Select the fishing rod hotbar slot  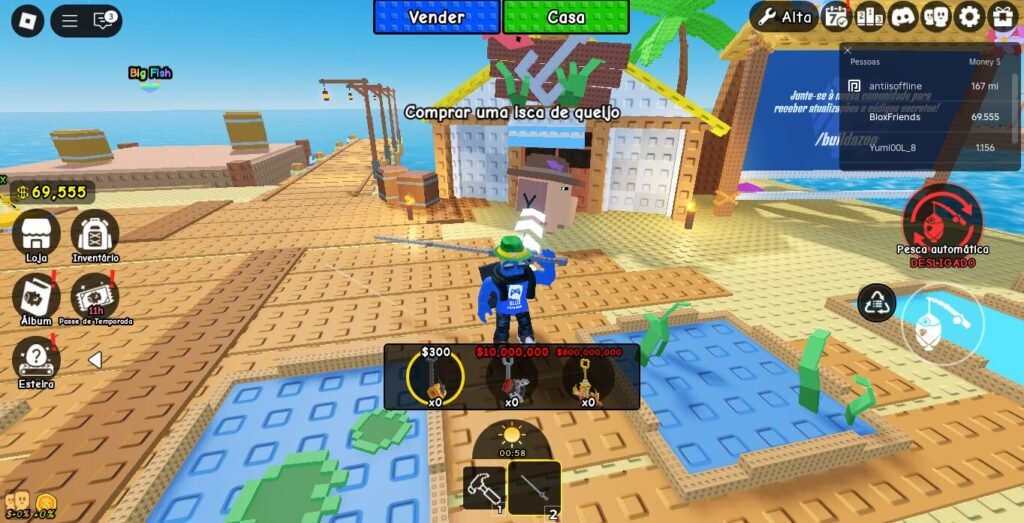pos(534,487)
